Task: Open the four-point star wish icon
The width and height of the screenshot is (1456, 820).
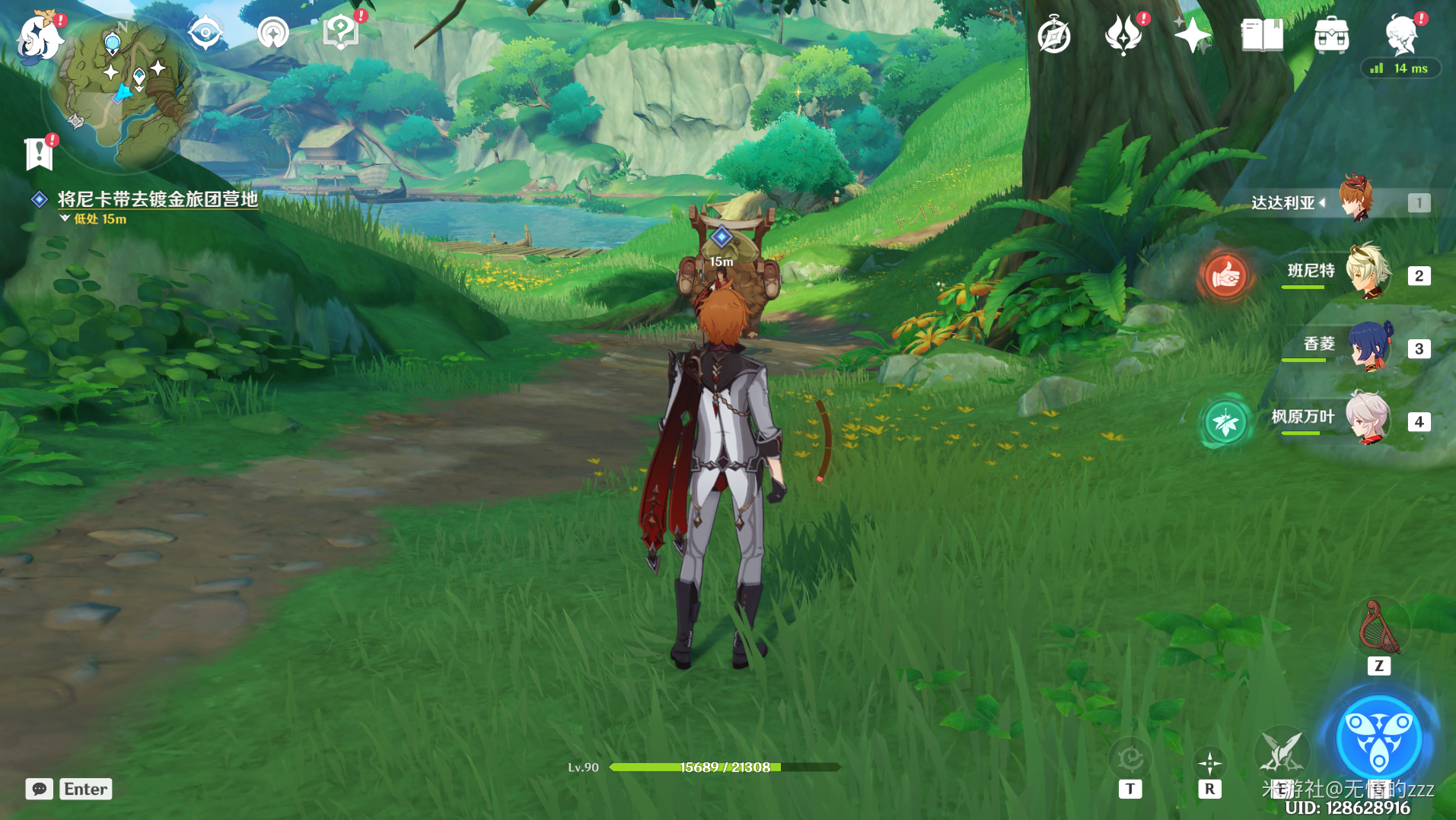Action: click(1192, 35)
